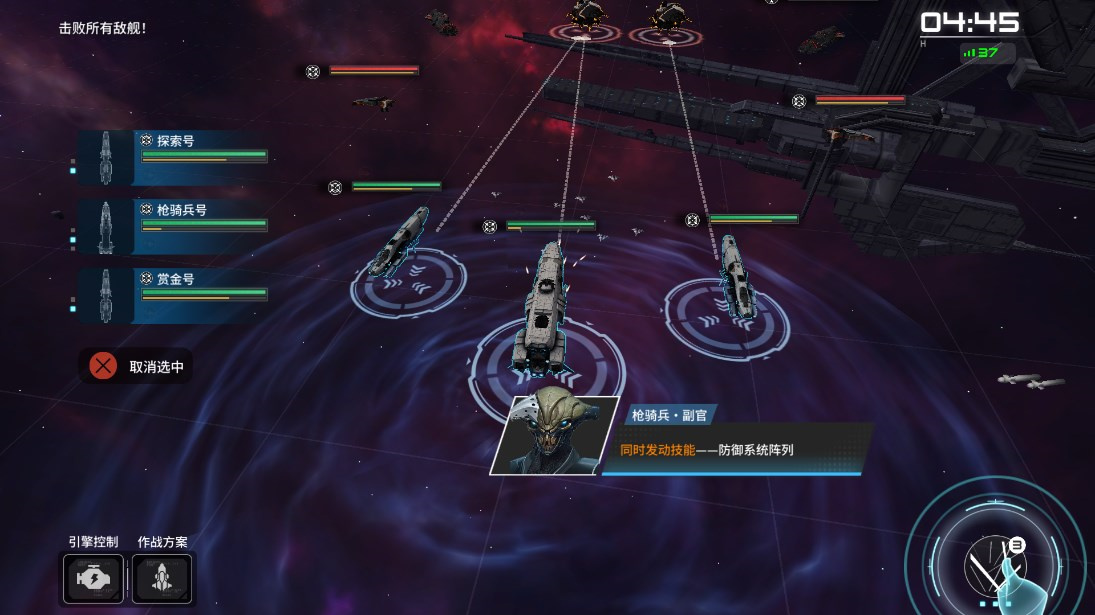Image resolution: width=1095 pixels, height=615 pixels.
Task: Choose the 赏金号 ship card
Action: [172, 295]
